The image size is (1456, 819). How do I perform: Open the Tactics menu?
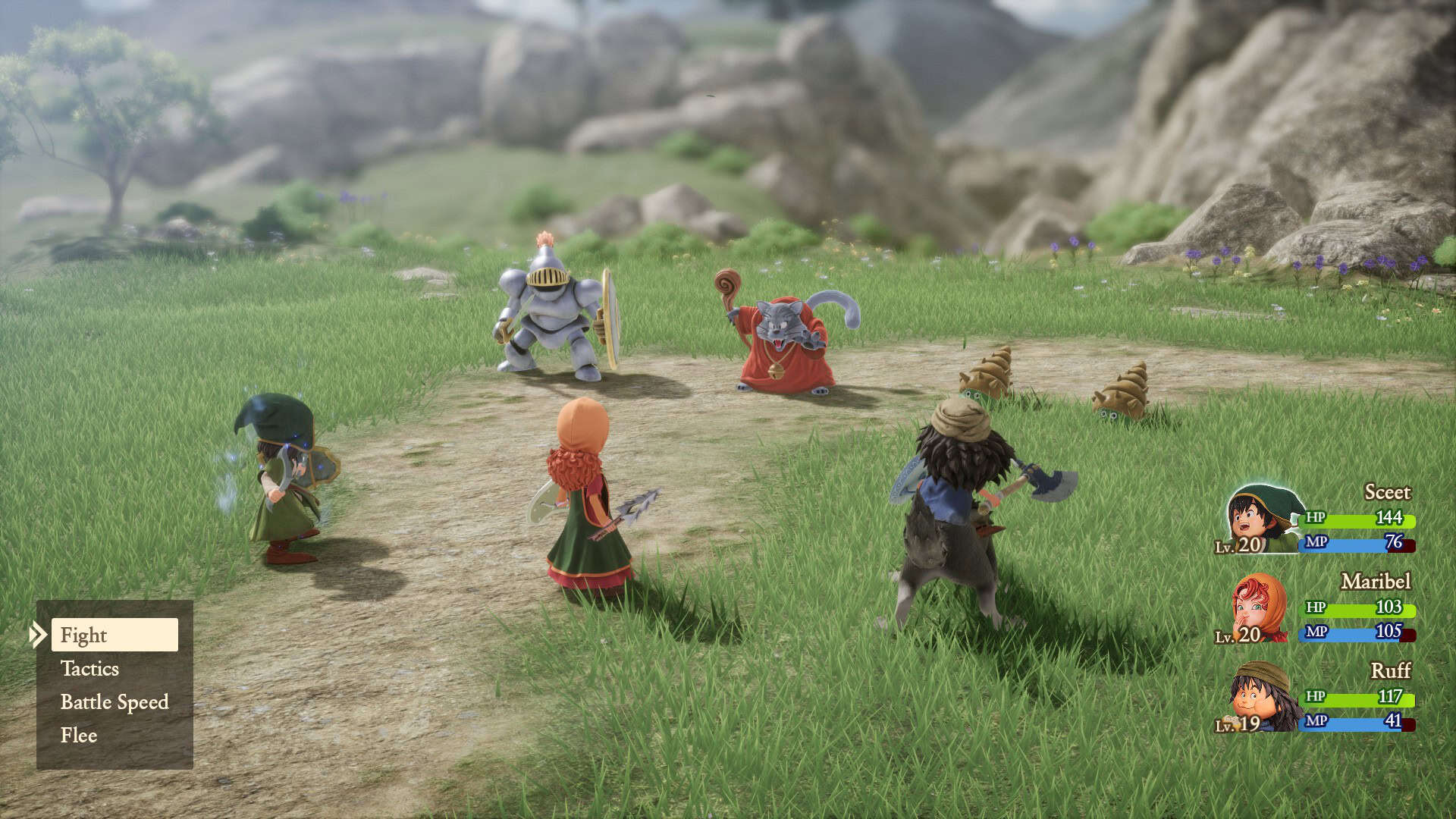click(89, 669)
